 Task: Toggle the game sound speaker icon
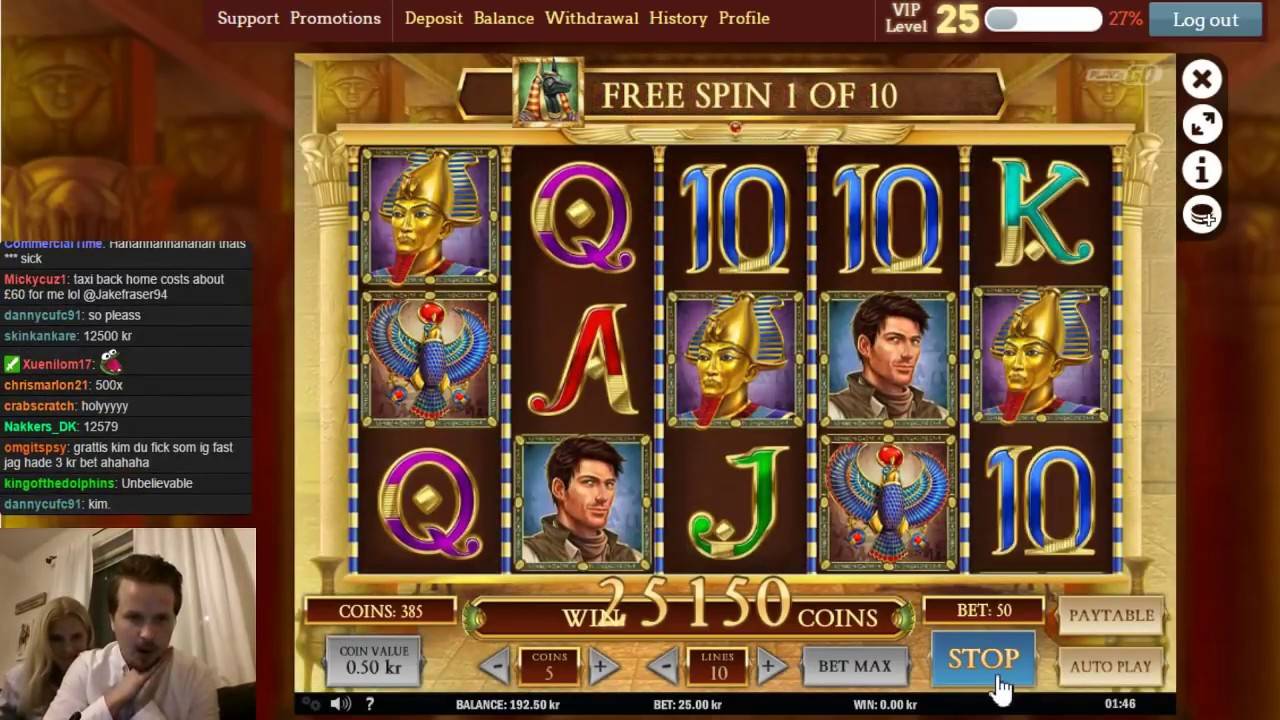pyautogui.click(x=341, y=704)
